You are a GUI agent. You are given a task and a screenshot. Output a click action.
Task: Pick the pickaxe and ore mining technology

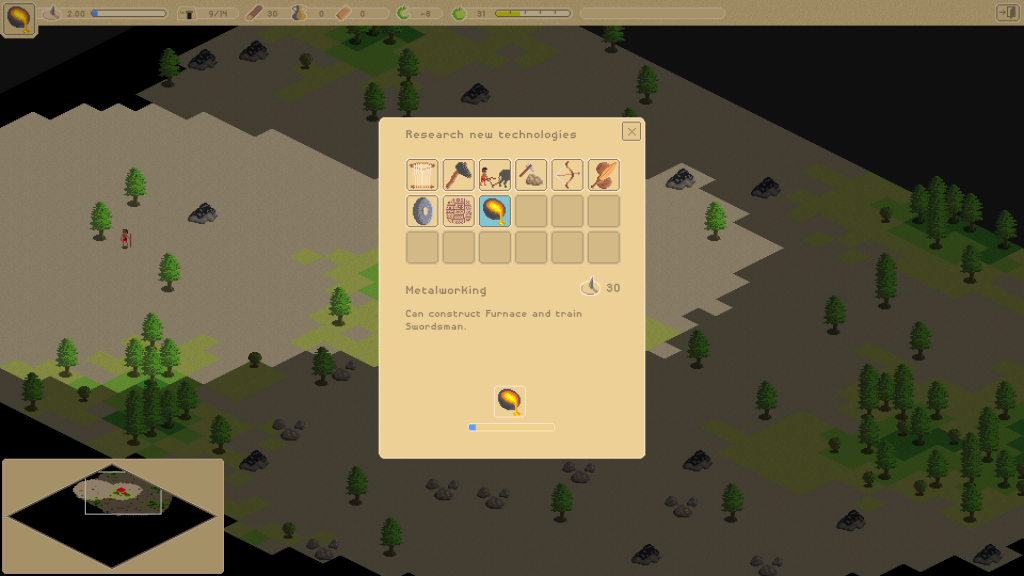(x=531, y=175)
